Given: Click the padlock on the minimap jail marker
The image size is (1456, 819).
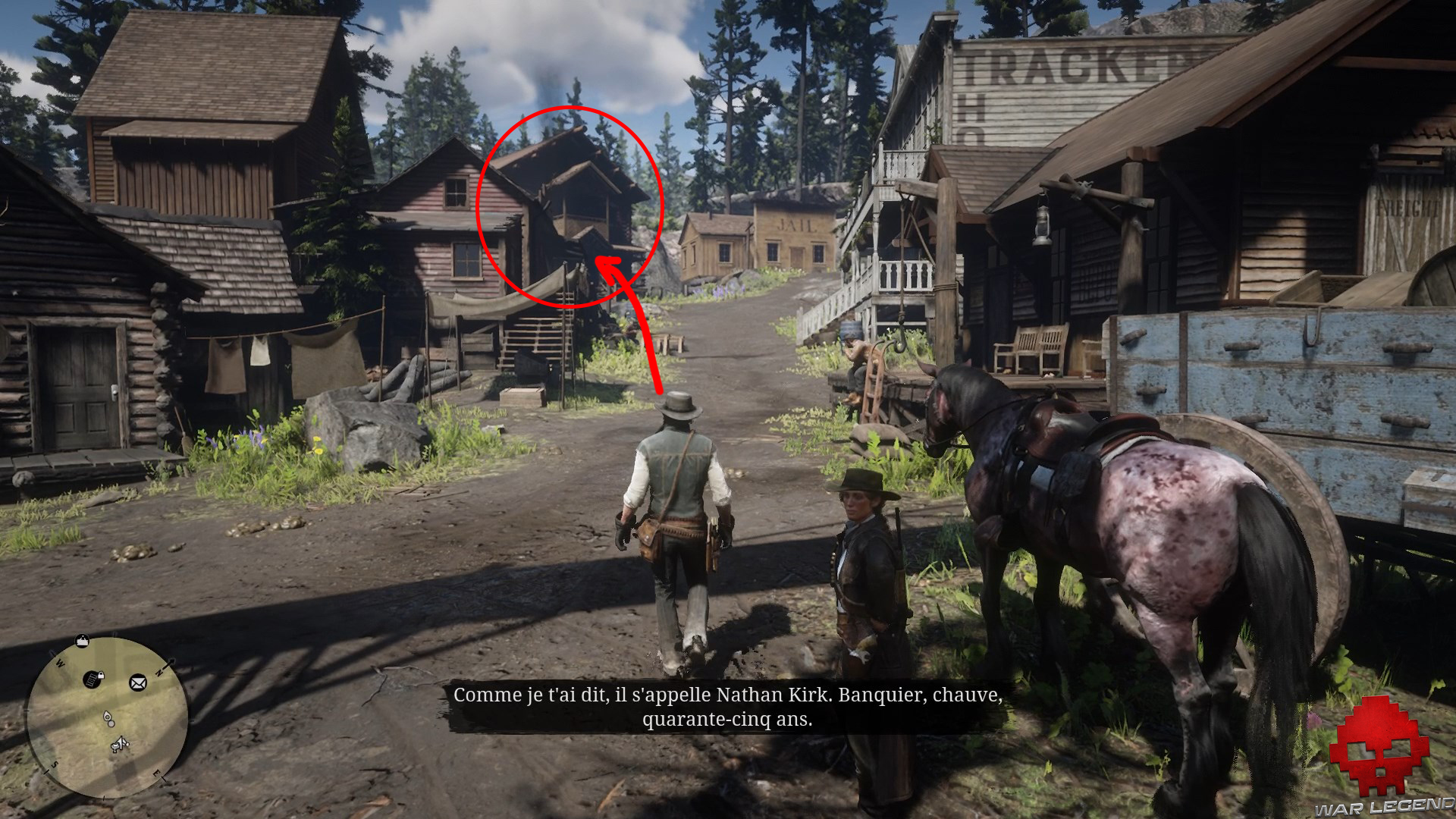Looking at the screenshot, I should (x=101, y=676).
